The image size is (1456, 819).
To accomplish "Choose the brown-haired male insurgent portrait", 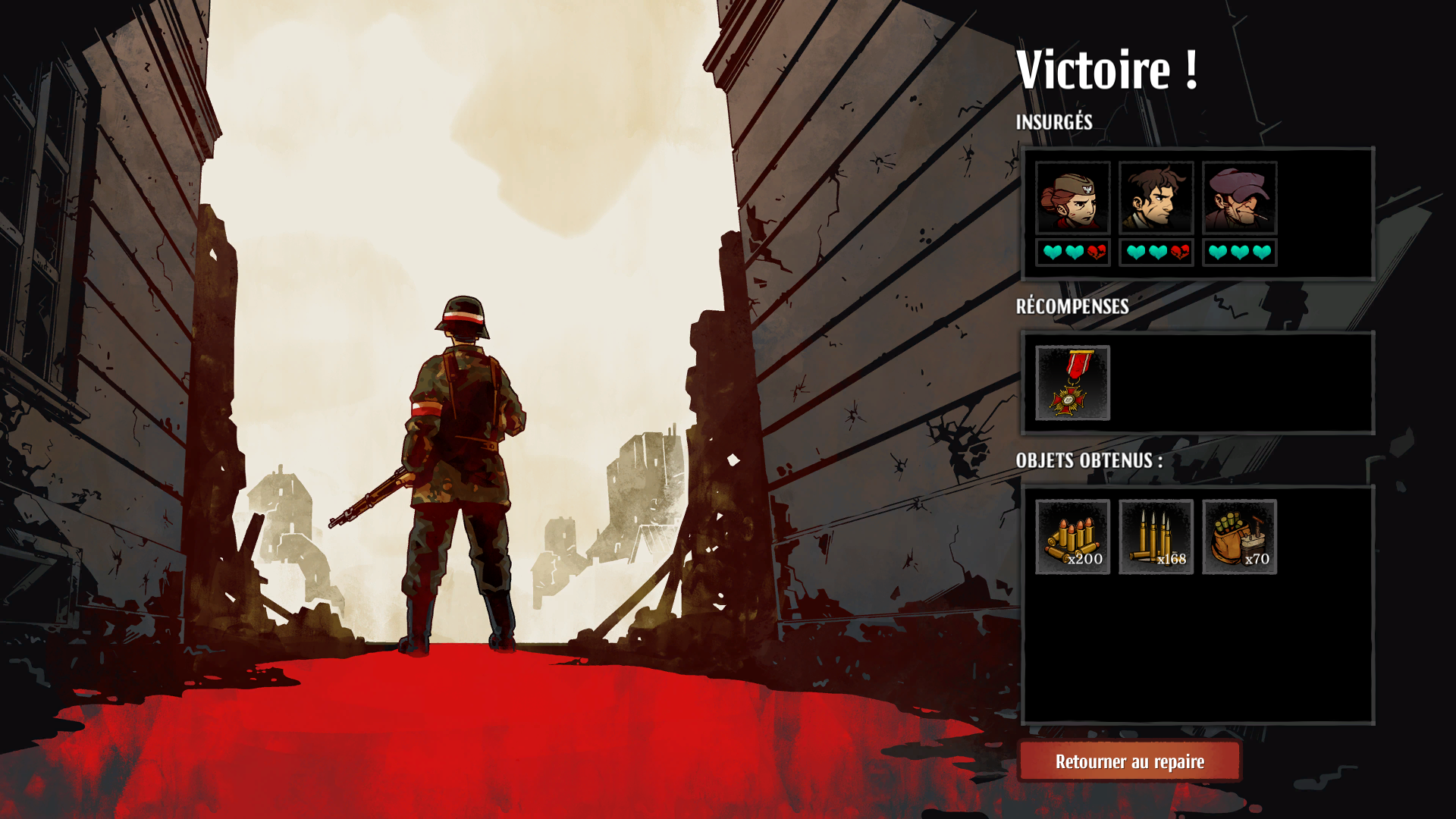I will coord(1156,198).
